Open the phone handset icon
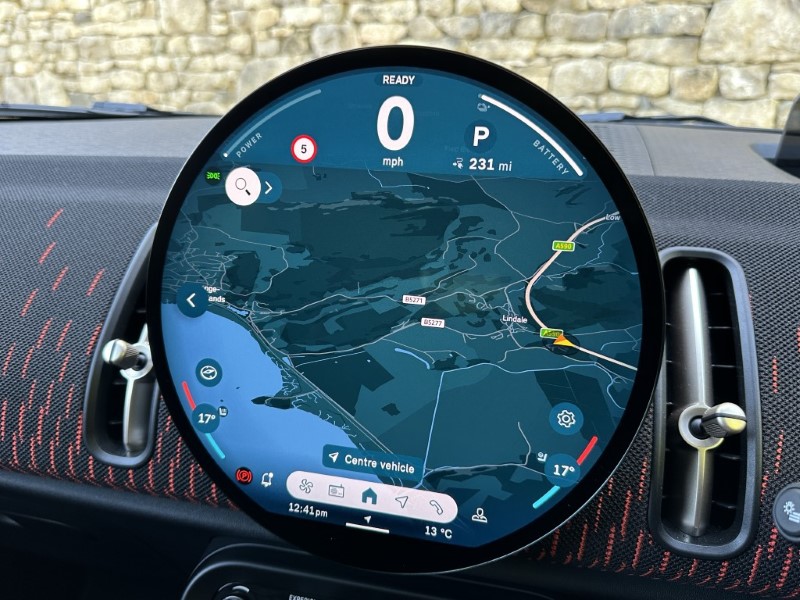 [x=435, y=505]
